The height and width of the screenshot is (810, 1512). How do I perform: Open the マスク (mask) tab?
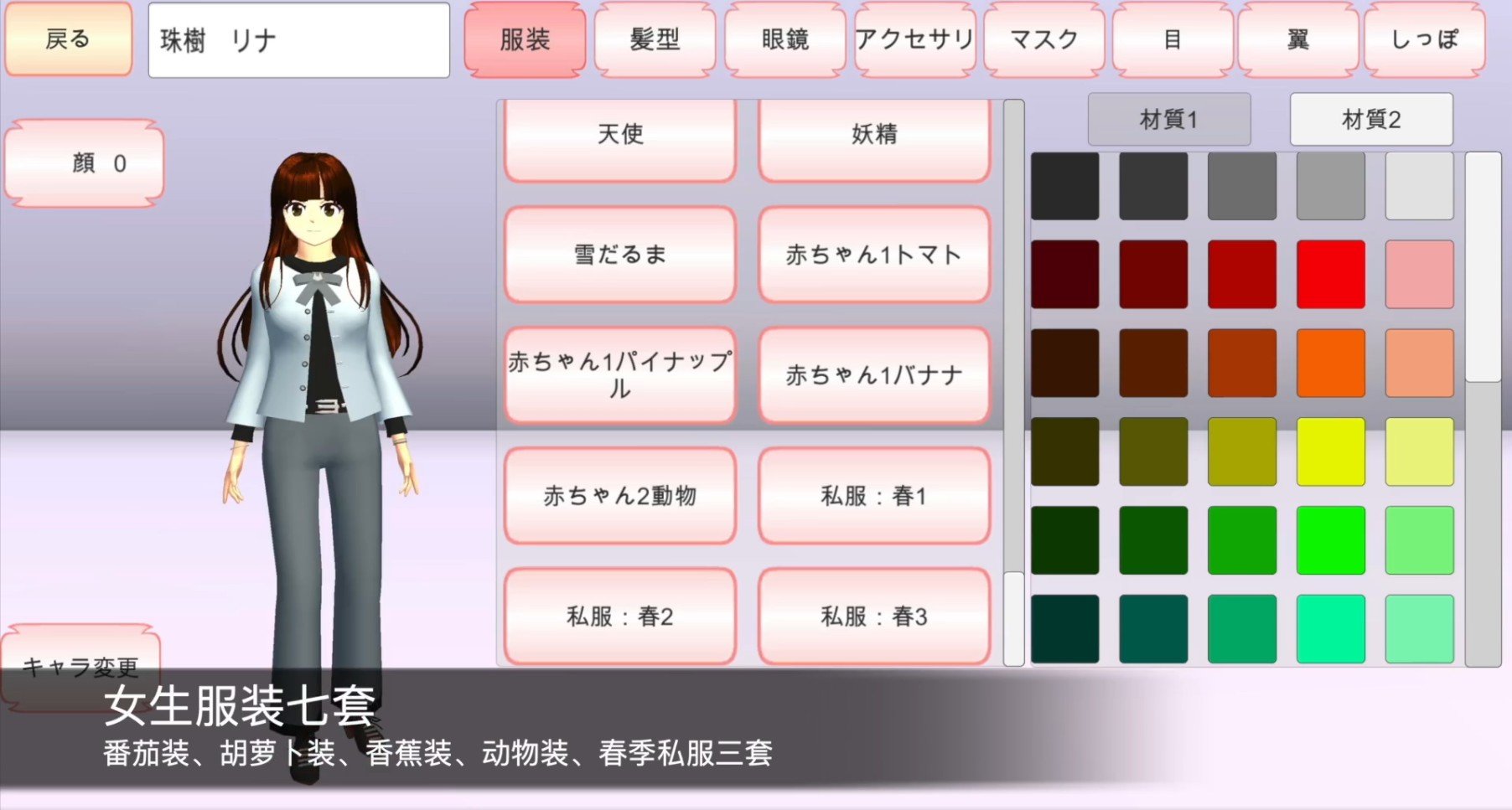tap(1043, 39)
